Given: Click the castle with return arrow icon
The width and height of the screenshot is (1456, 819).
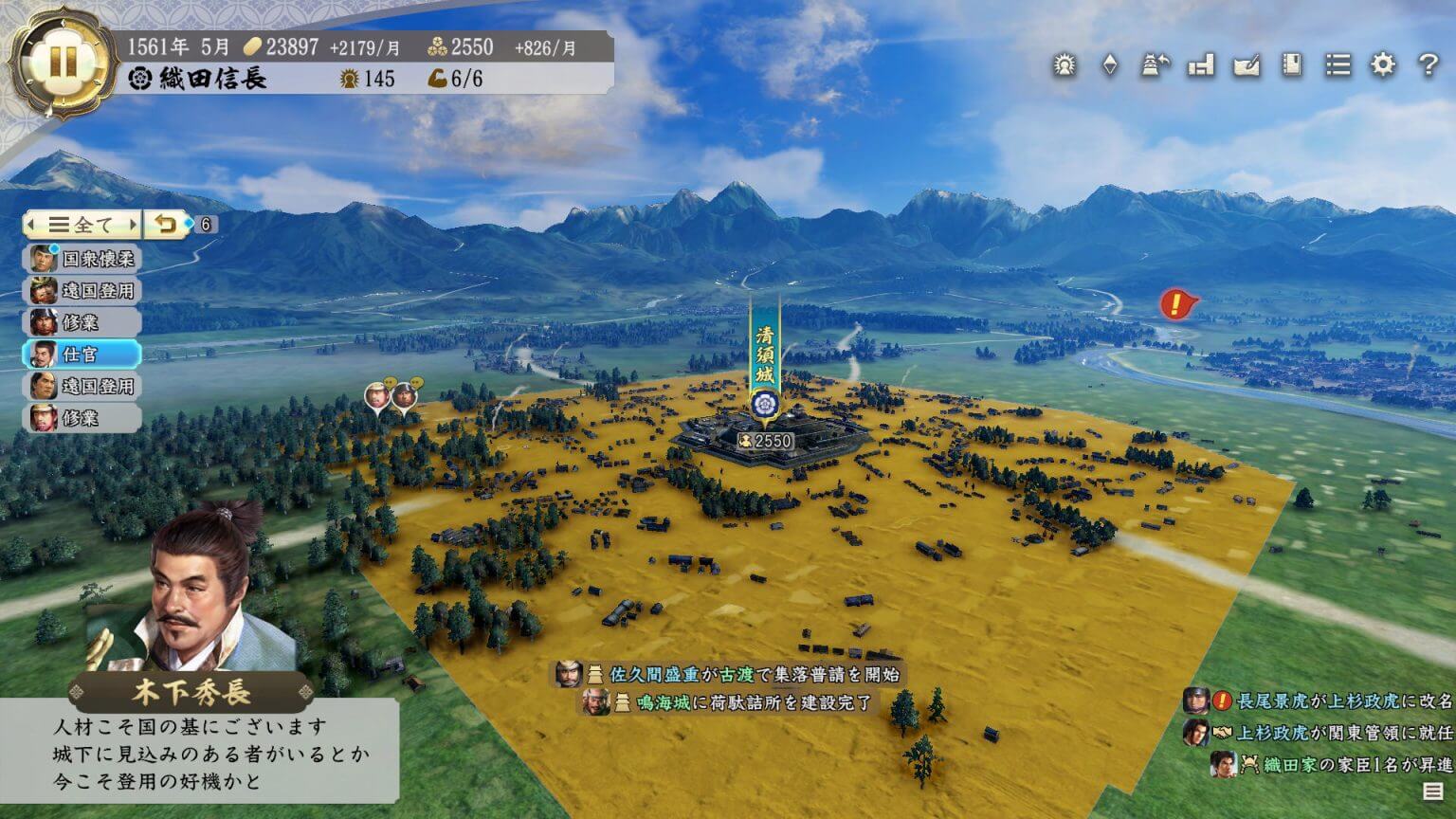Looking at the screenshot, I should pos(1154,65).
